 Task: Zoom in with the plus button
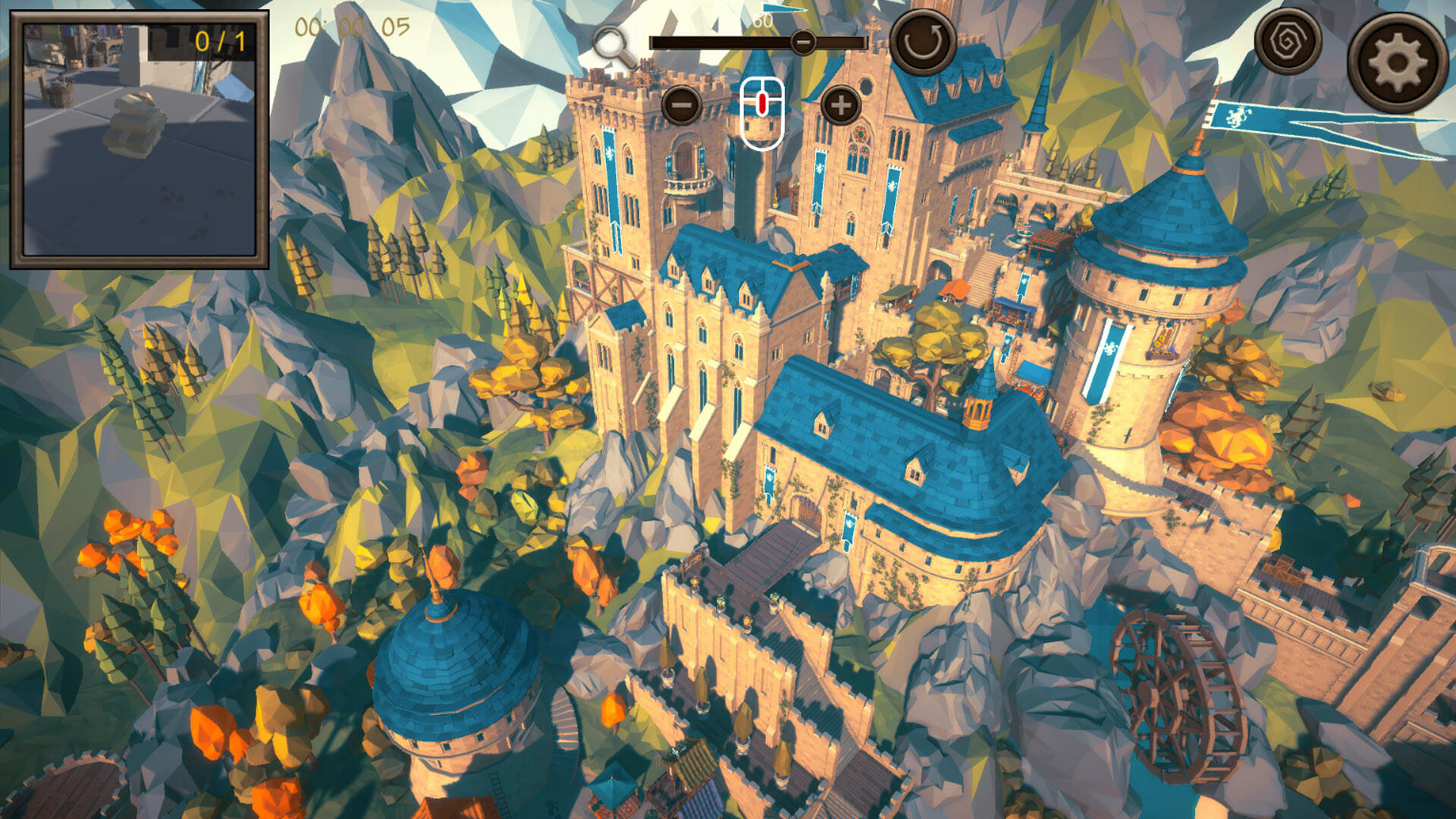point(840,105)
